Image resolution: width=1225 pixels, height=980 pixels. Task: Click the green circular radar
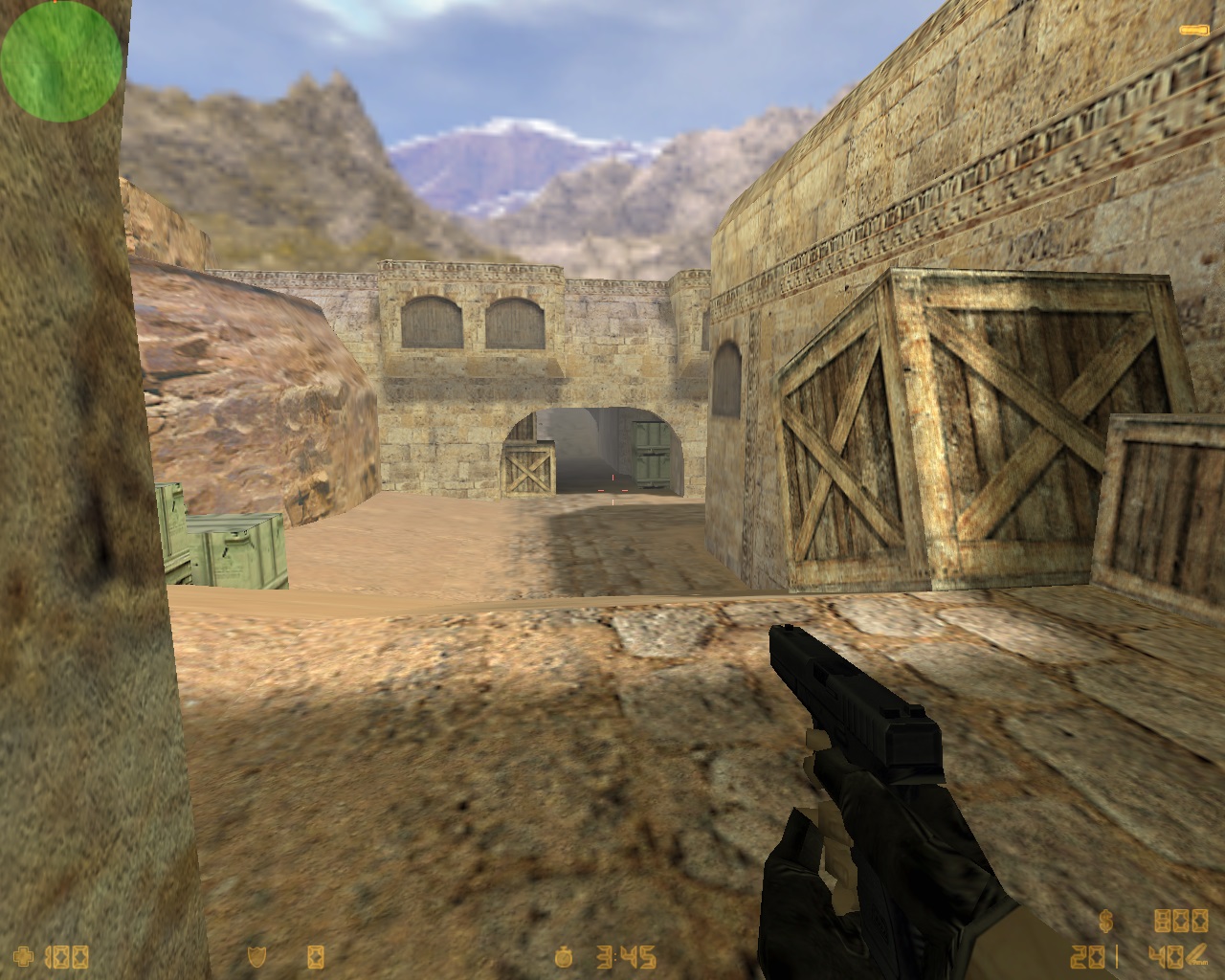pyautogui.click(x=60, y=59)
